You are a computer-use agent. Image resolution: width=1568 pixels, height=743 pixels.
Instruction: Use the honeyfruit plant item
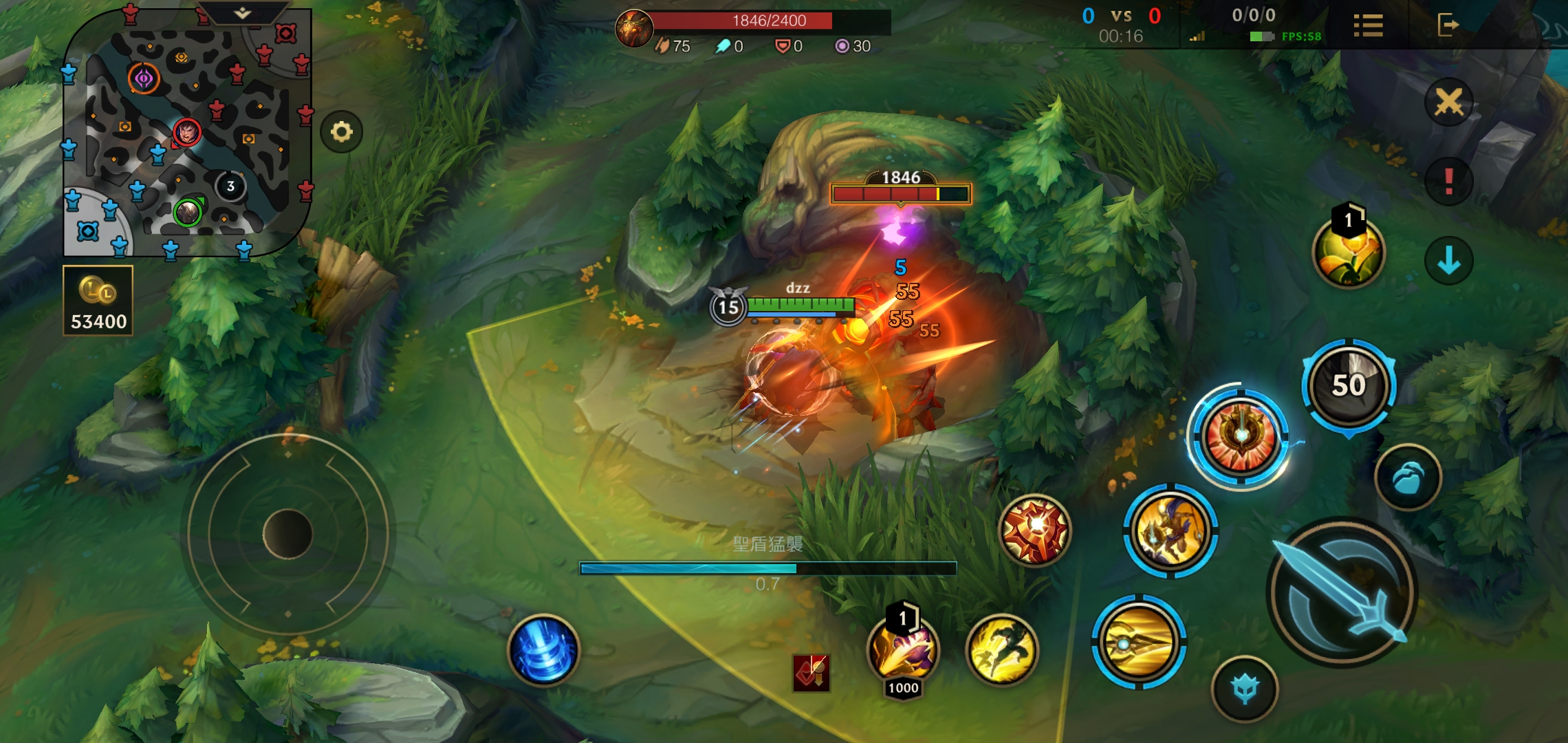click(1348, 252)
